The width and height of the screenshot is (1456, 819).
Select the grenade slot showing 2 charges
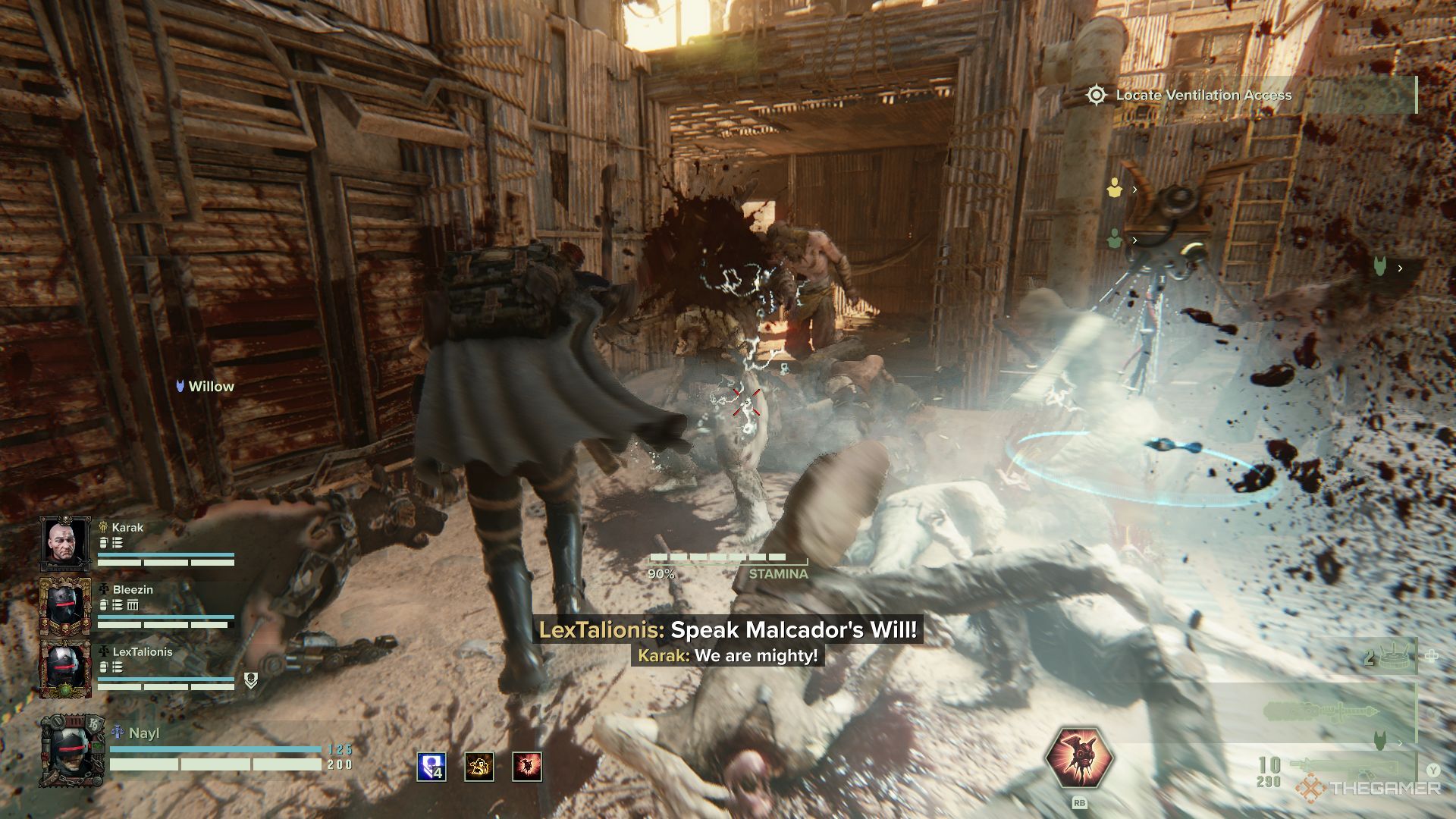tap(1389, 656)
